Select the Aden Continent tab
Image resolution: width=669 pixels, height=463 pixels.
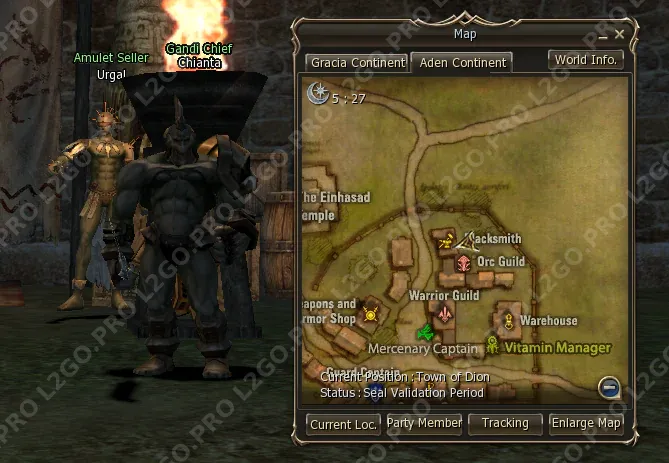461,62
